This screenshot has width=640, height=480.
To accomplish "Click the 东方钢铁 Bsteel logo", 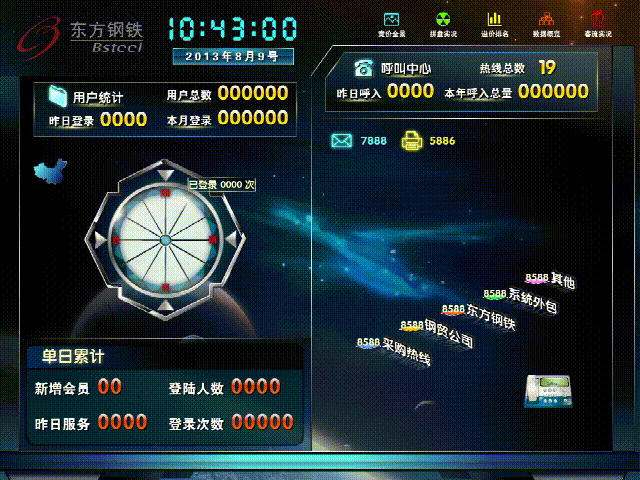I will [x=80, y=35].
